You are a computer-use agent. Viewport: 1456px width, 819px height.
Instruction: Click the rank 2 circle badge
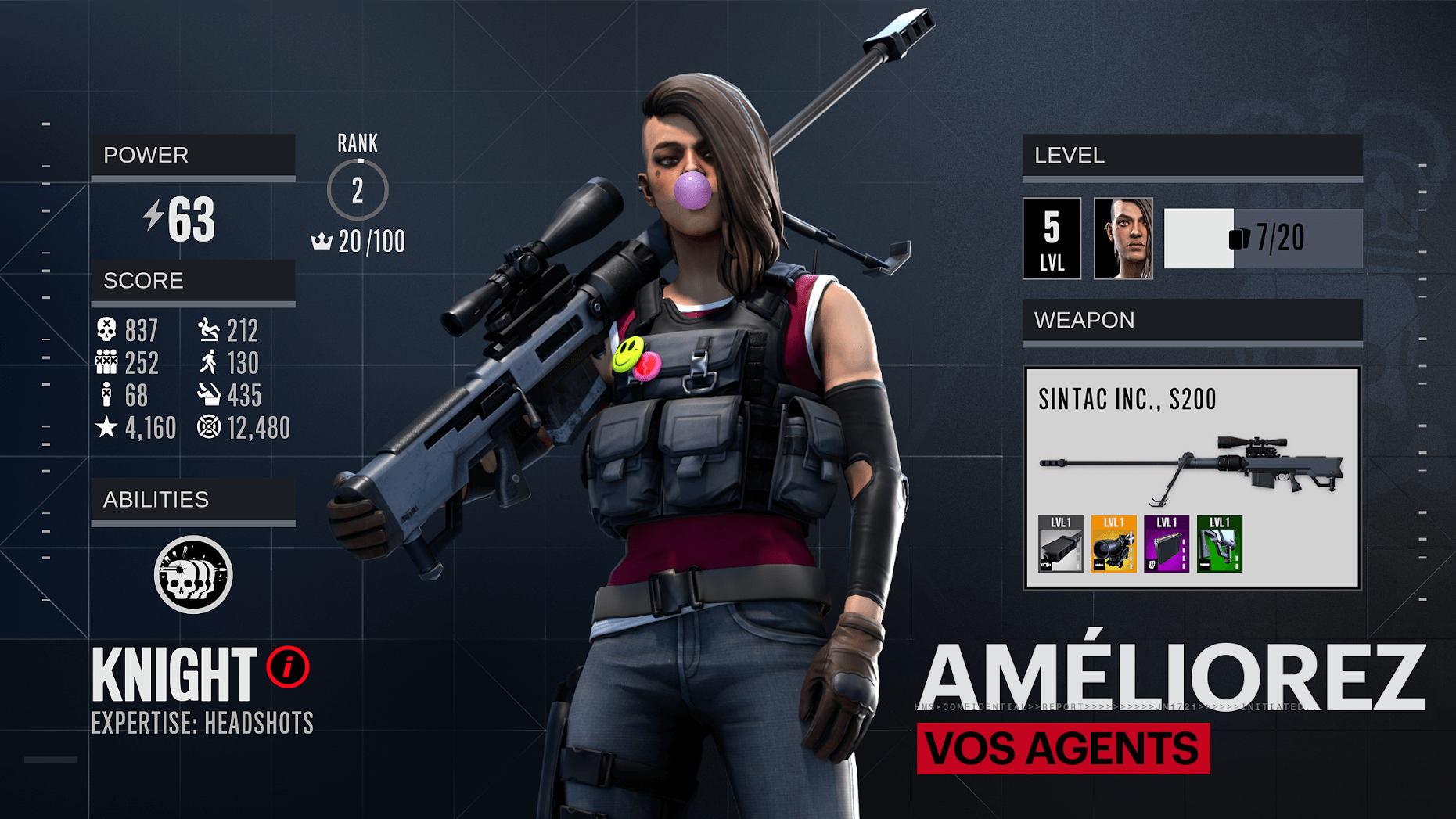point(358,190)
